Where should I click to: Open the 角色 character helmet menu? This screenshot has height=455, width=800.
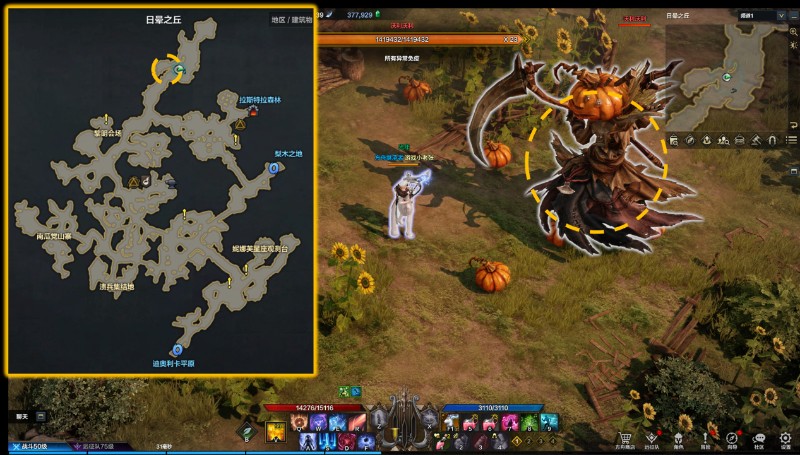pyautogui.click(x=679, y=438)
